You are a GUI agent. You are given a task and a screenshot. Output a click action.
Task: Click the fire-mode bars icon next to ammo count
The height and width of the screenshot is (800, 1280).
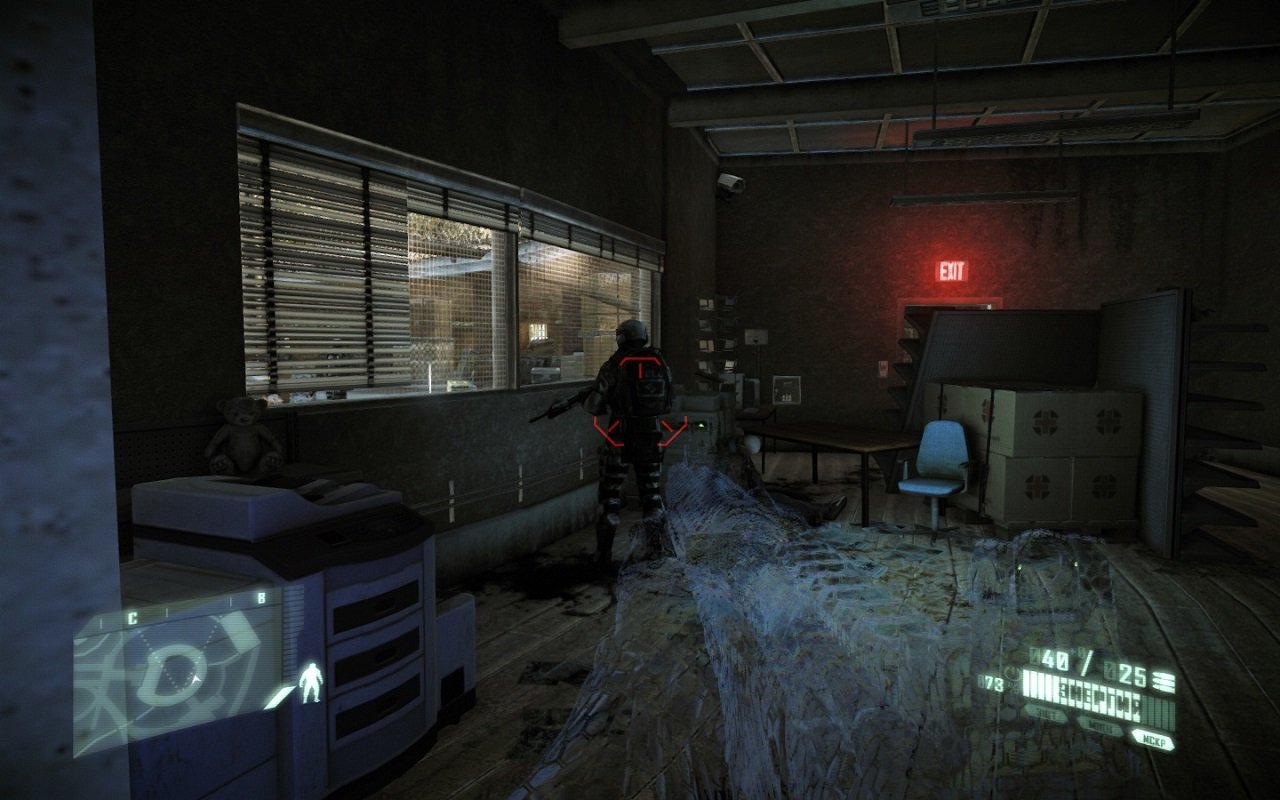[x=1165, y=680]
